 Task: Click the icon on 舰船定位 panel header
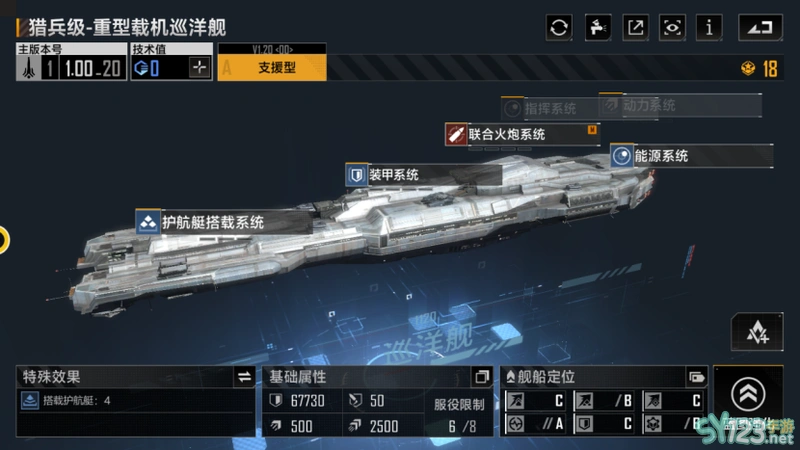[x=697, y=377]
